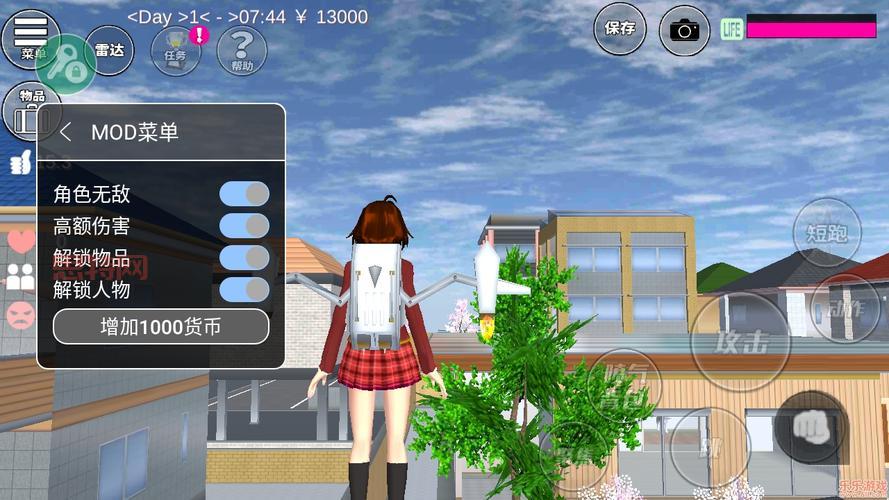Screen dimensions: 889x500
Task: Show the 帮助 help screen
Action: 241,50
